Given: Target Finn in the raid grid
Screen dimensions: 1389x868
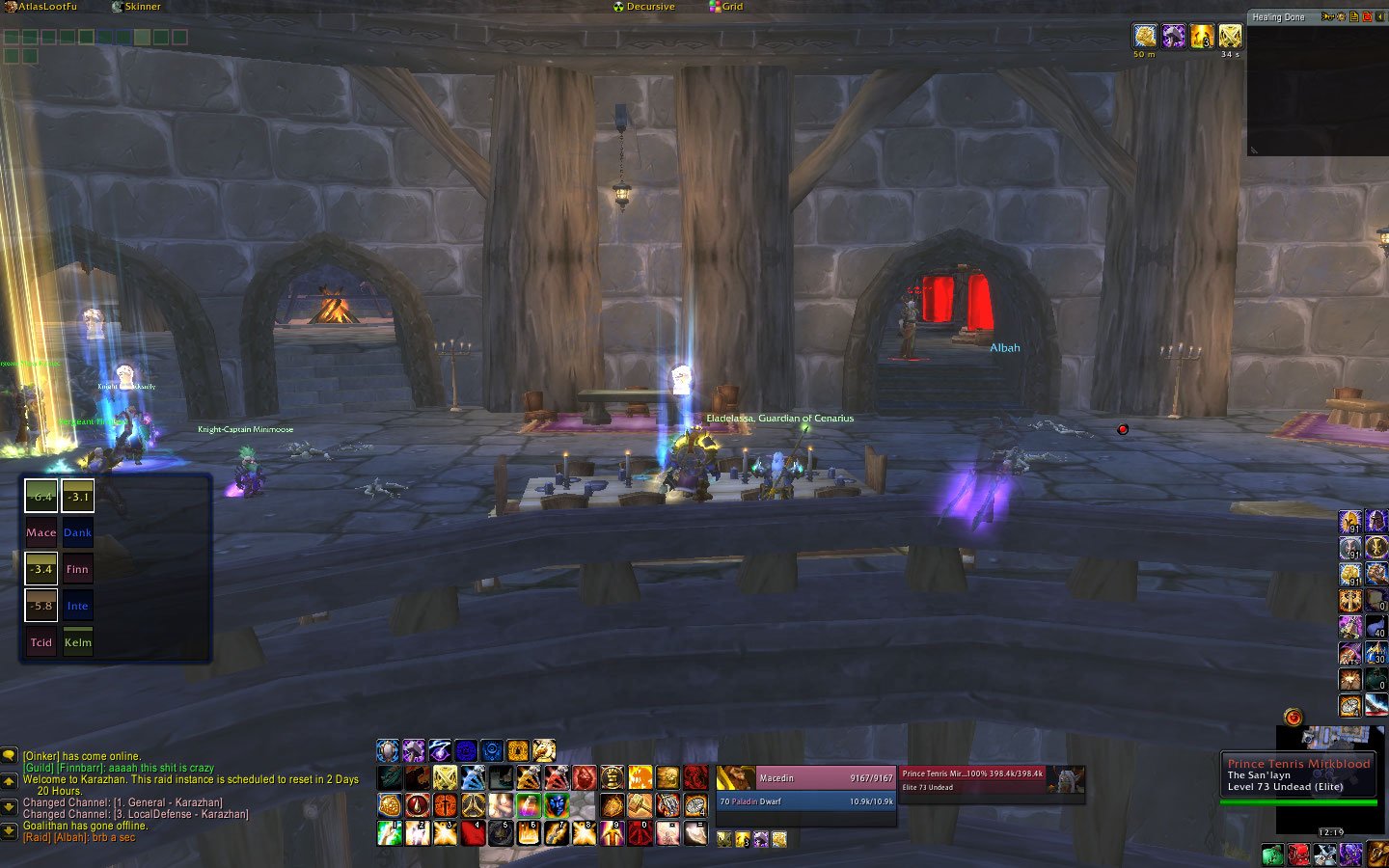Looking at the screenshot, I should click(x=78, y=569).
